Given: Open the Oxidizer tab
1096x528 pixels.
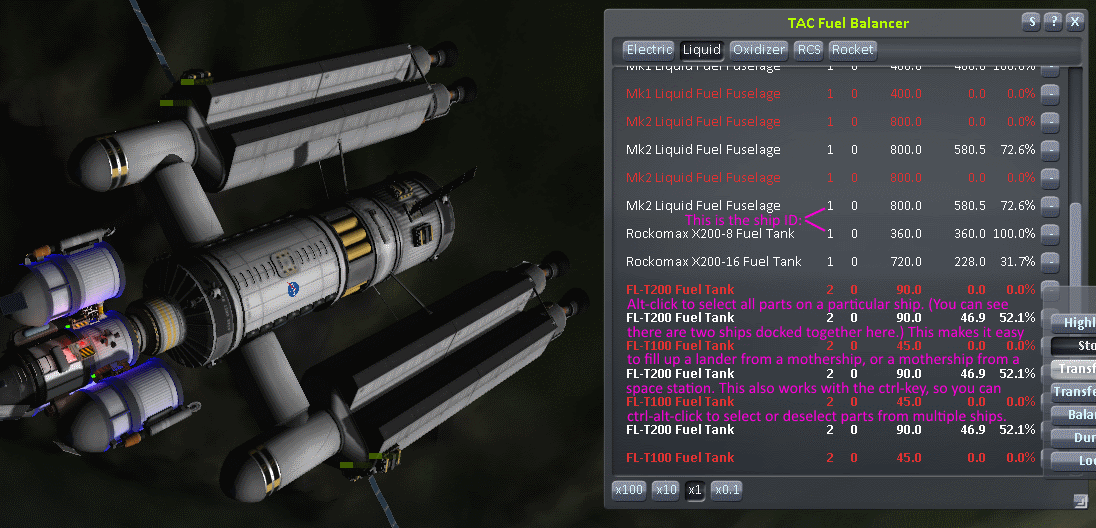Looking at the screenshot, I should click(x=758, y=49).
